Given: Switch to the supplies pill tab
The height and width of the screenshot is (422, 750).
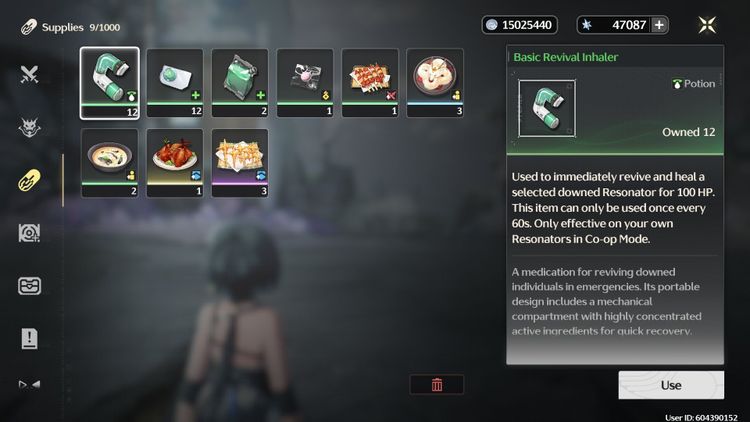Looking at the screenshot, I should [x=29, y=180].
